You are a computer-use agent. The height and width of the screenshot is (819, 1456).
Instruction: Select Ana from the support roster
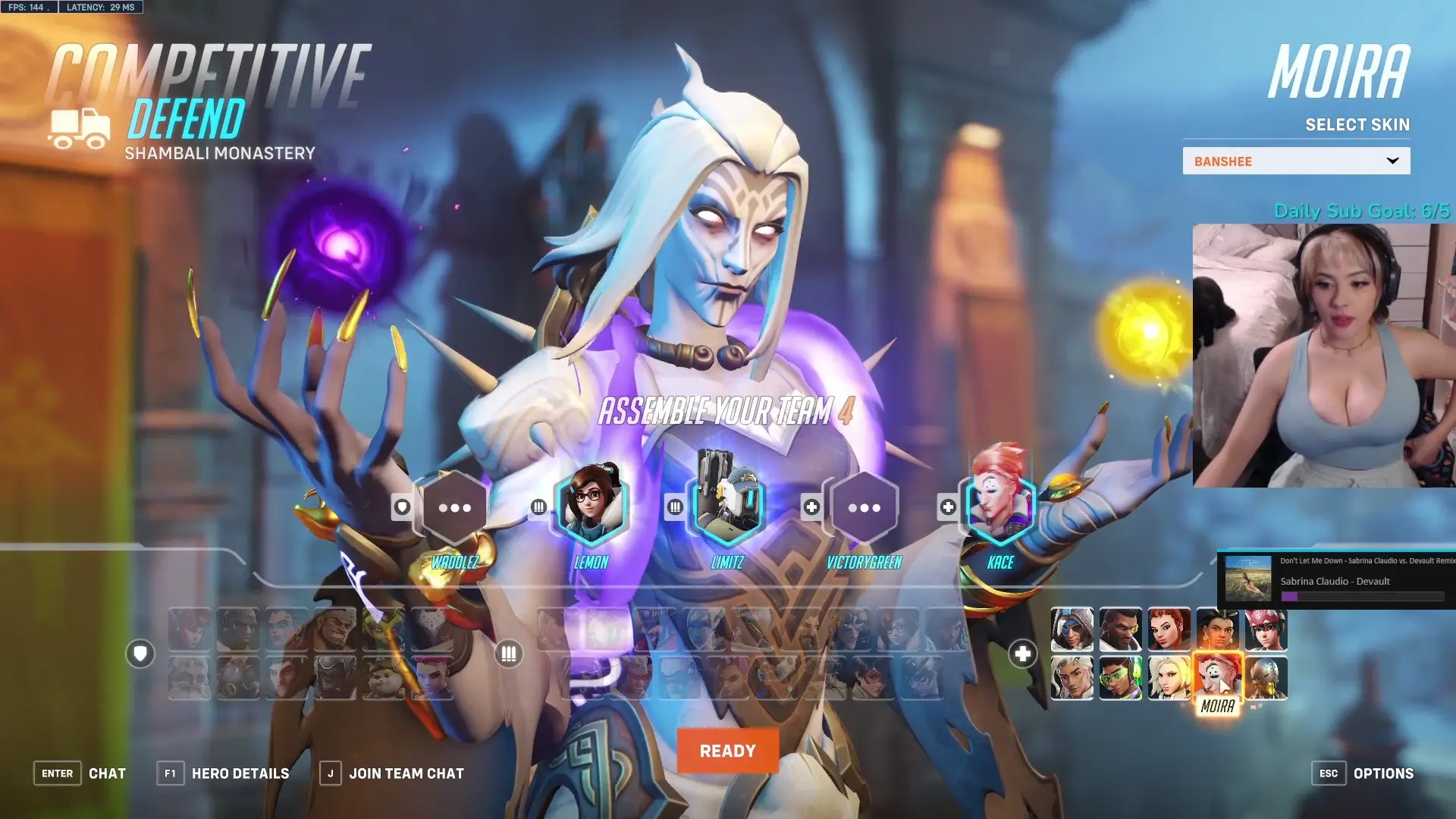click(1072, 629)
